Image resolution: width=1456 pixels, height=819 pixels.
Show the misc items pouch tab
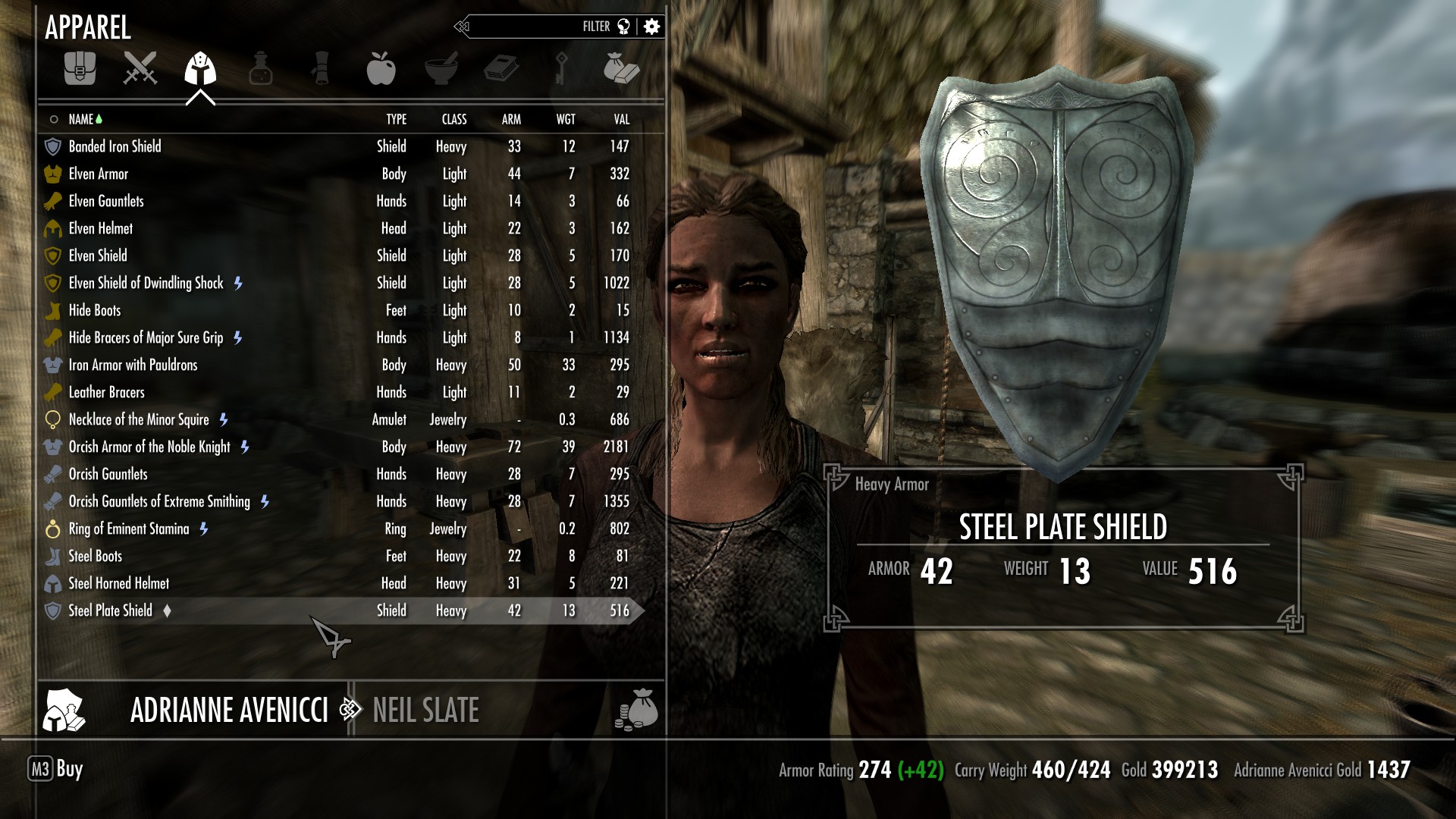tap(621, 68)
